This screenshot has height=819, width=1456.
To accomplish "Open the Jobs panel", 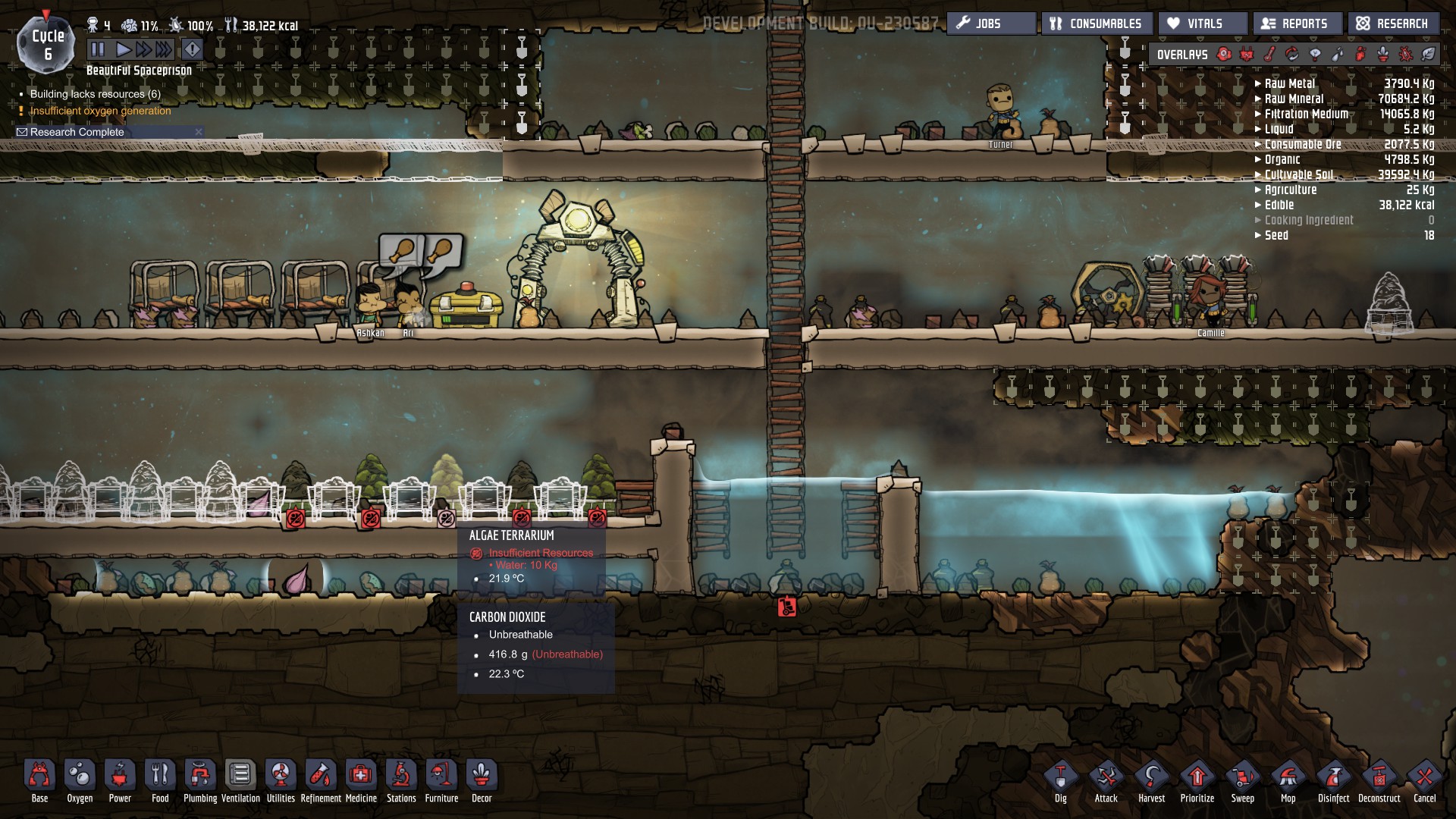I will pyautogui.click(x=990, y=24).
